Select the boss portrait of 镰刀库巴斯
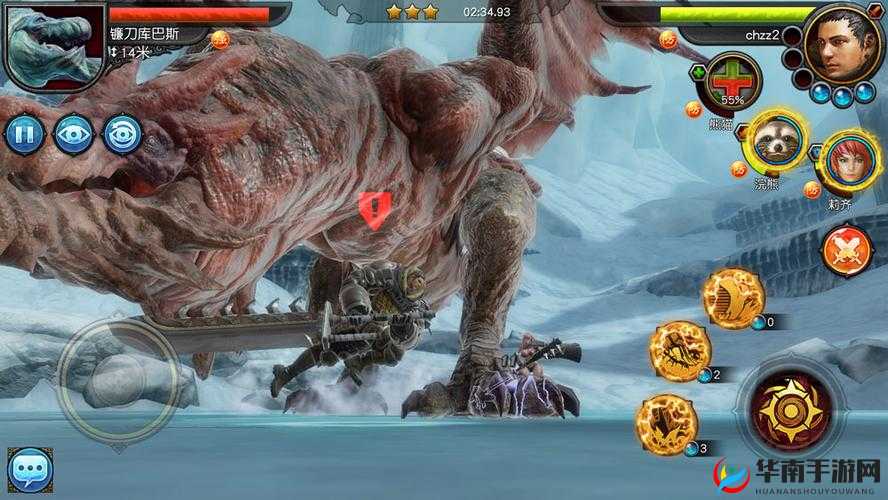Viewport: 888px width, 500px height. (x=53, y=43)
